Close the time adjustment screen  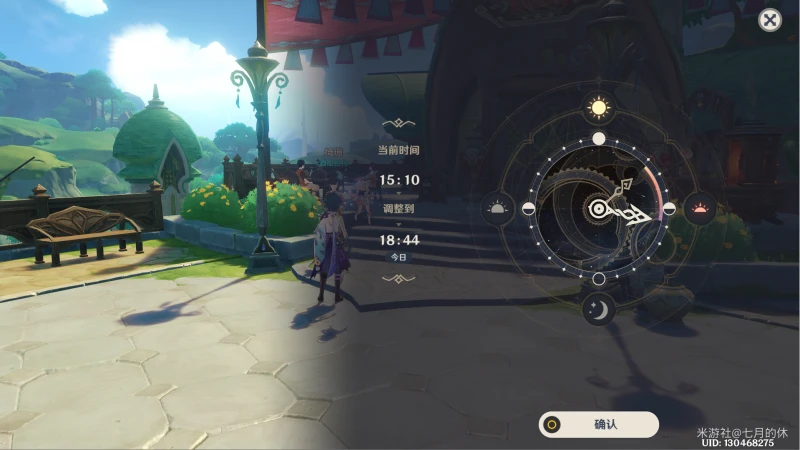(x=769, y=20)
